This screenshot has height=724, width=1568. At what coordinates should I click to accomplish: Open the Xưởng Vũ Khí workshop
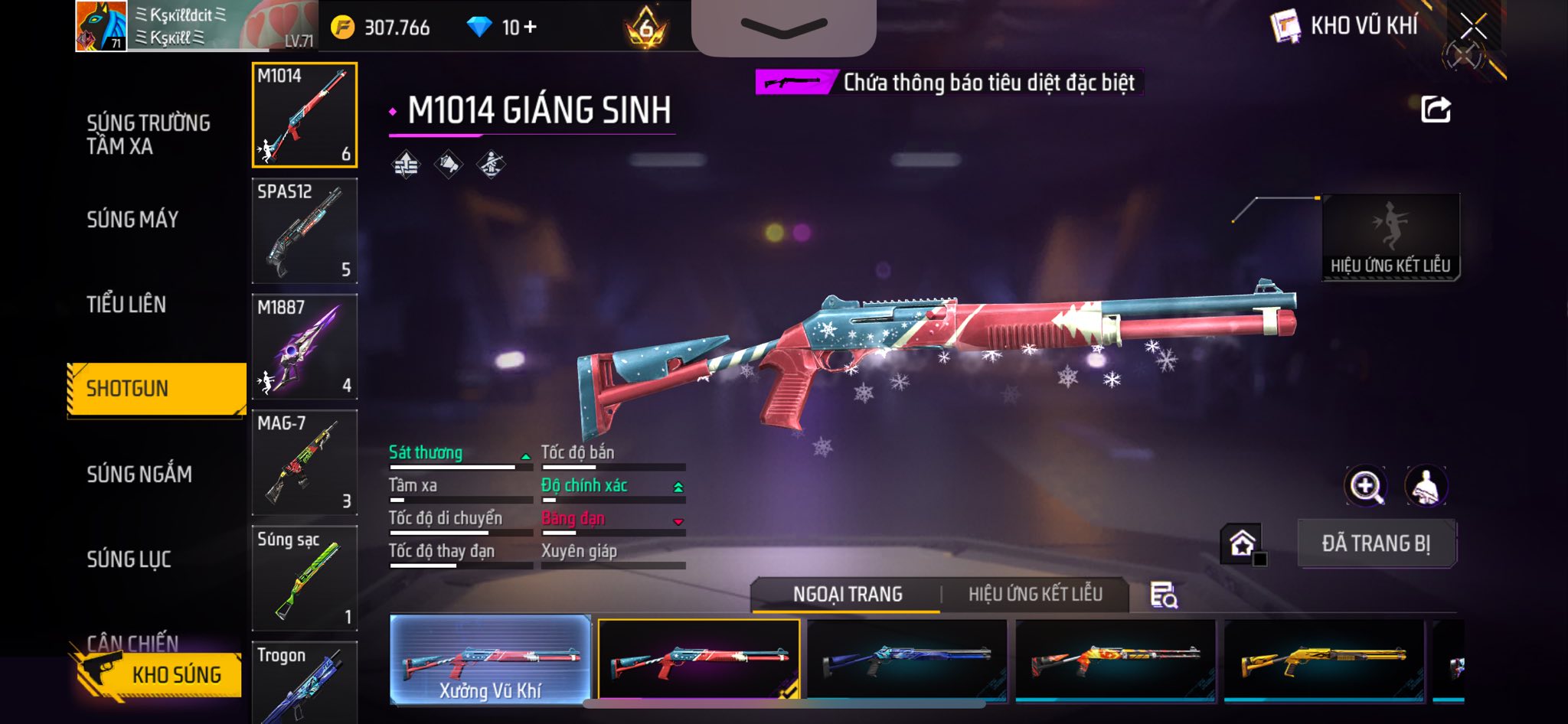tap(490, 660)
